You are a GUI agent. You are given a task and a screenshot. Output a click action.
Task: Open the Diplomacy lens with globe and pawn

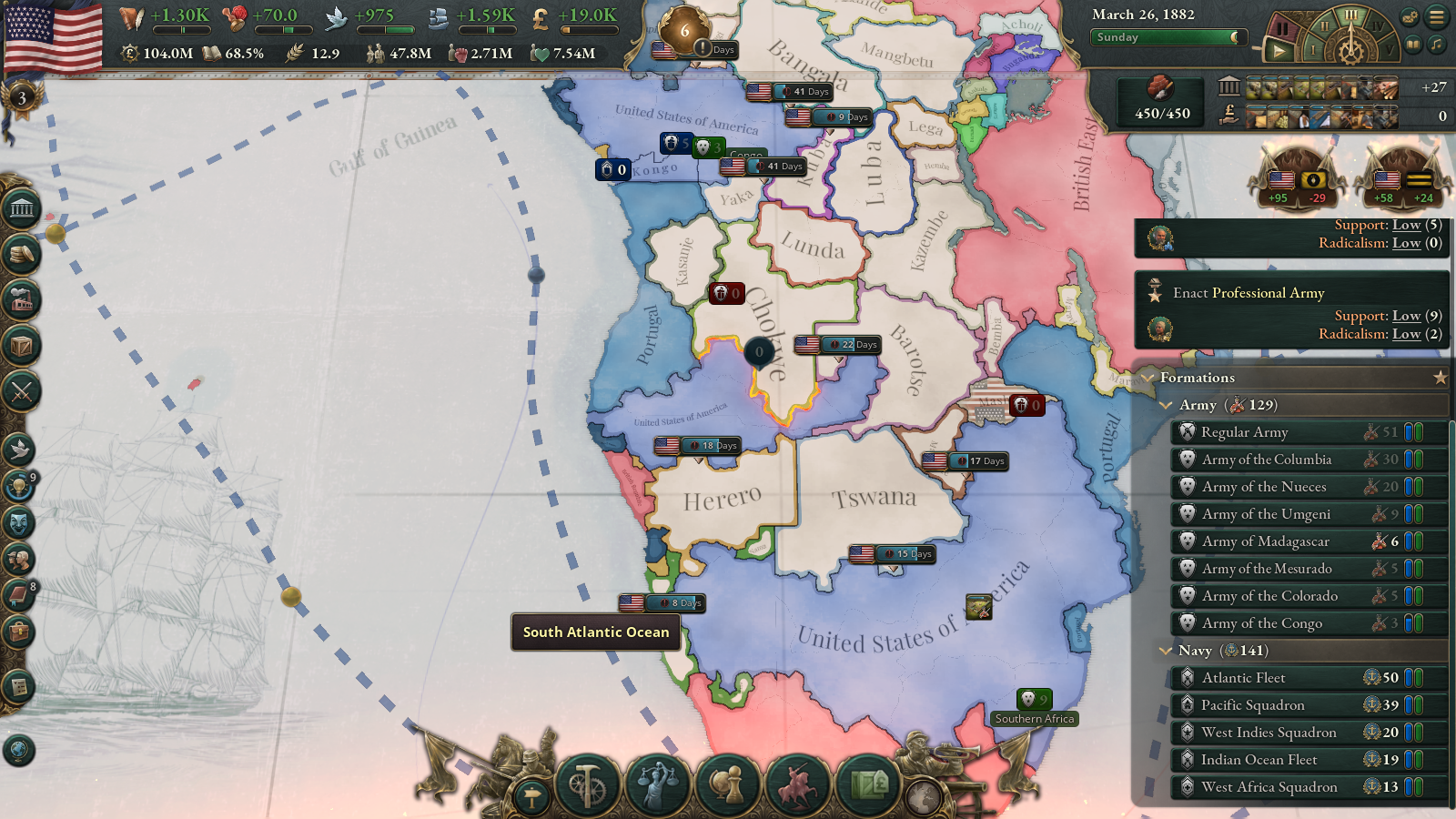coord(730,783)
